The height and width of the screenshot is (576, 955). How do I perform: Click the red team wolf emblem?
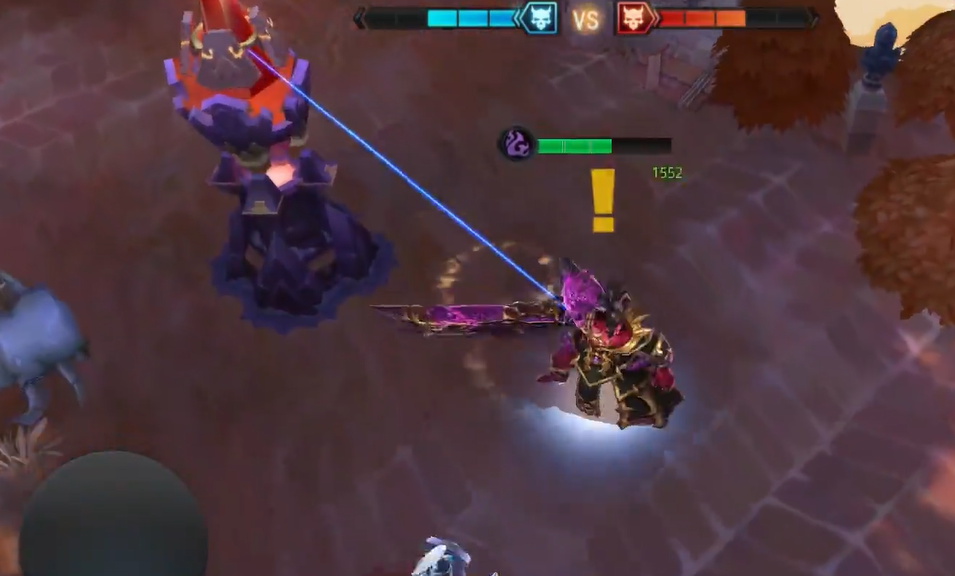click(x=633, y=18)
